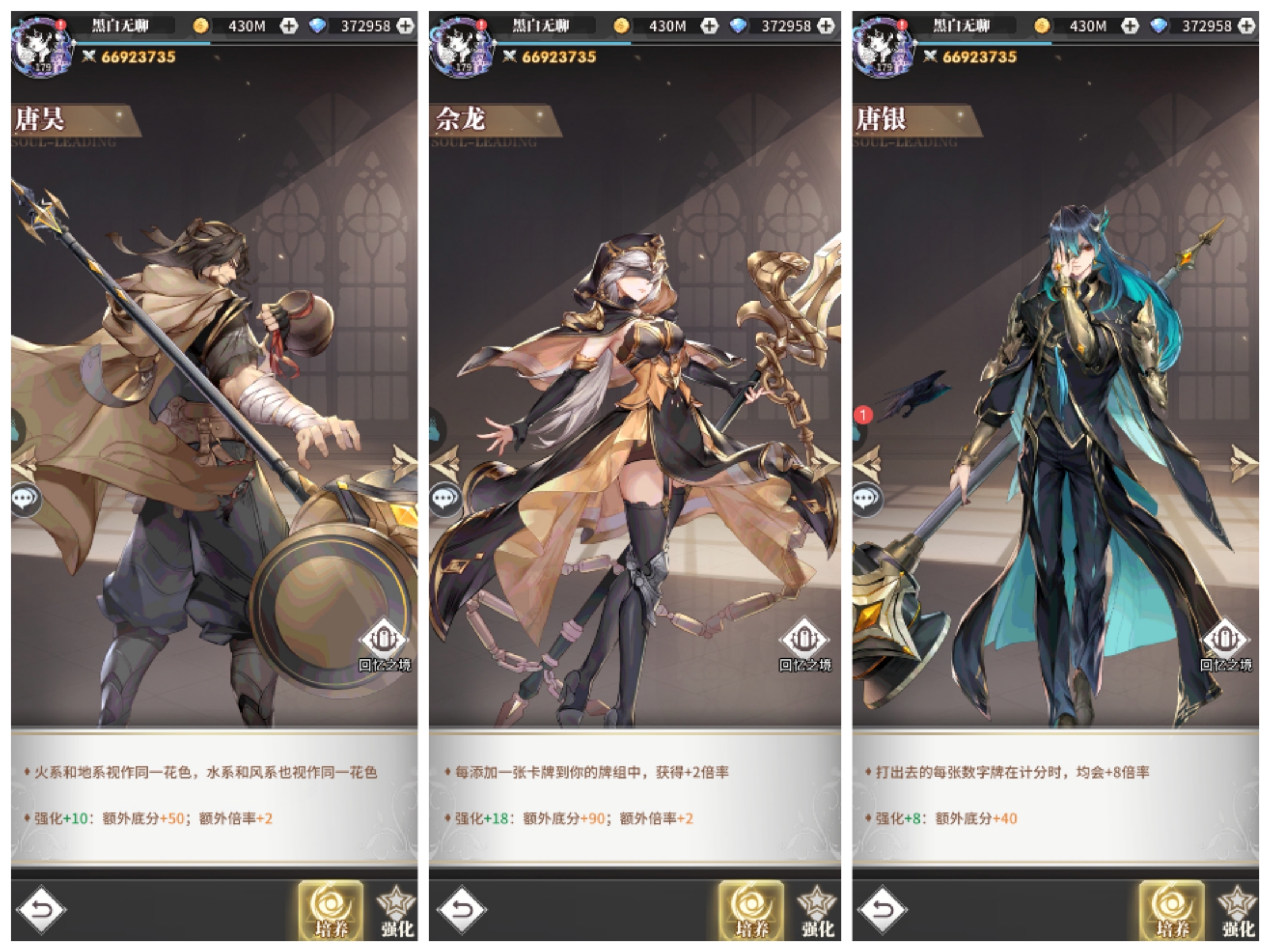Click the gold coin currency icon
1270x952 pixels.
200,25
